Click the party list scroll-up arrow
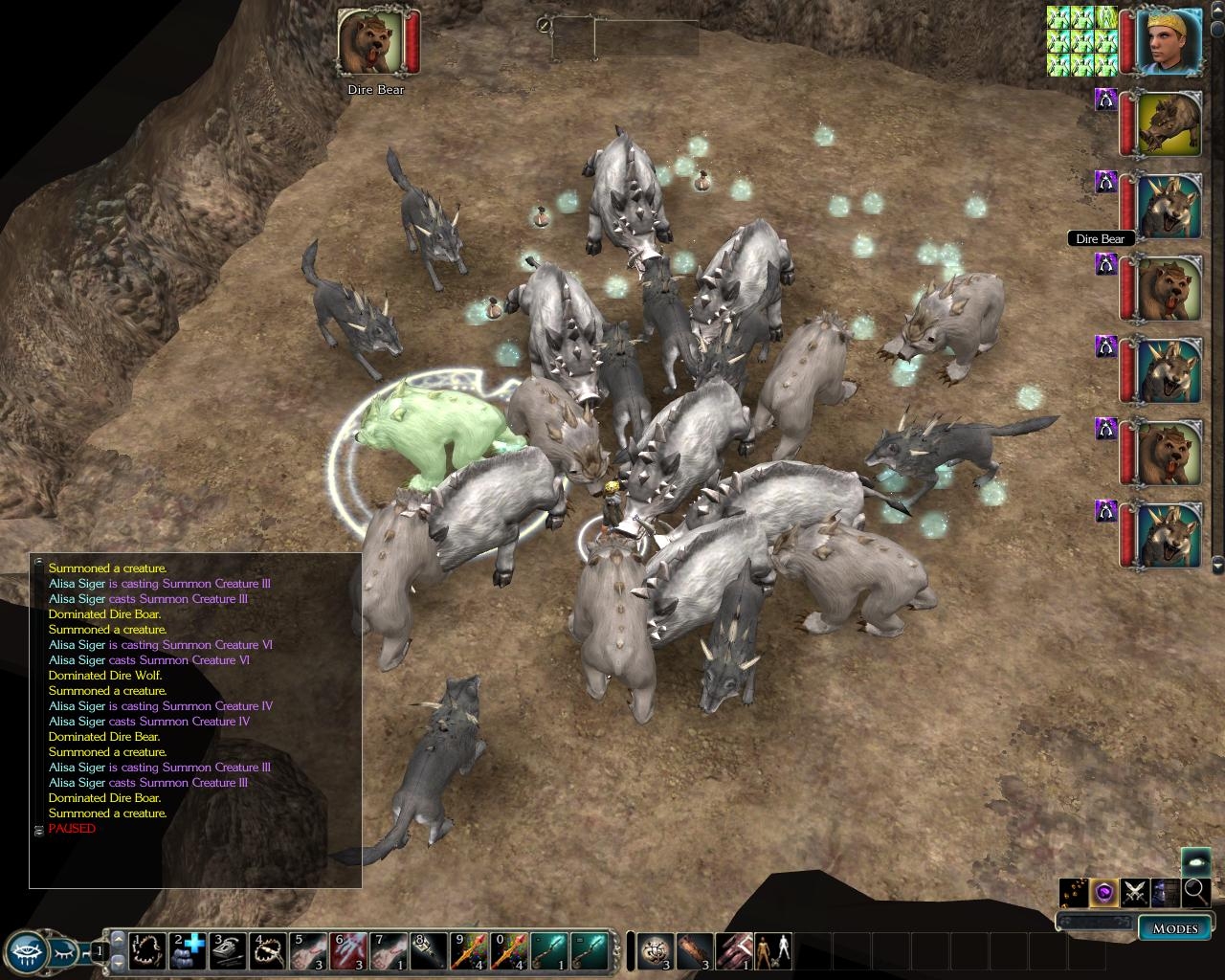The width and height of the screenshot is (1225, 980). pyautogui.click(x=1217, y=11)
